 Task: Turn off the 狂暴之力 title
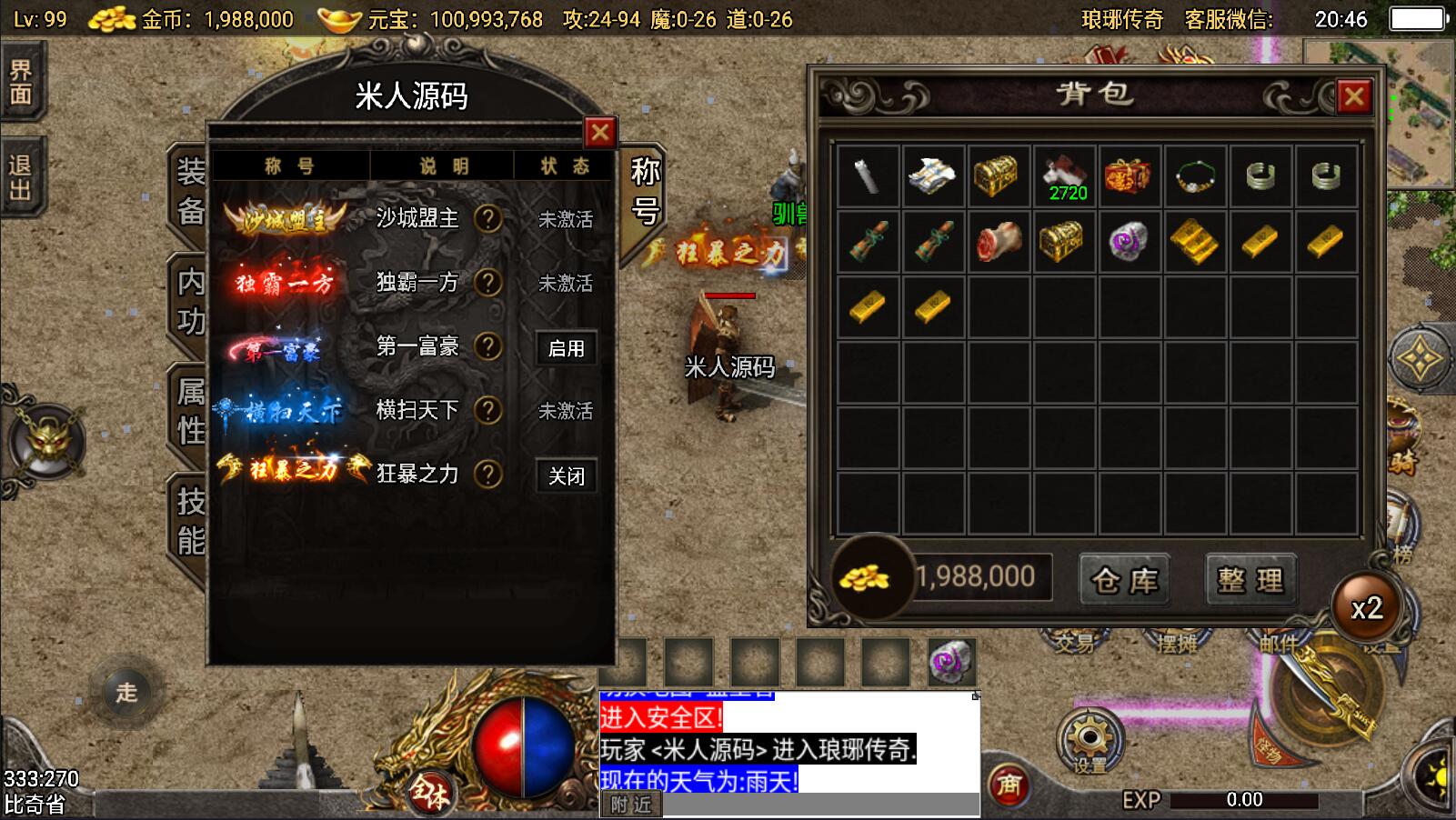pyautogui.click(x=566, y=475)
